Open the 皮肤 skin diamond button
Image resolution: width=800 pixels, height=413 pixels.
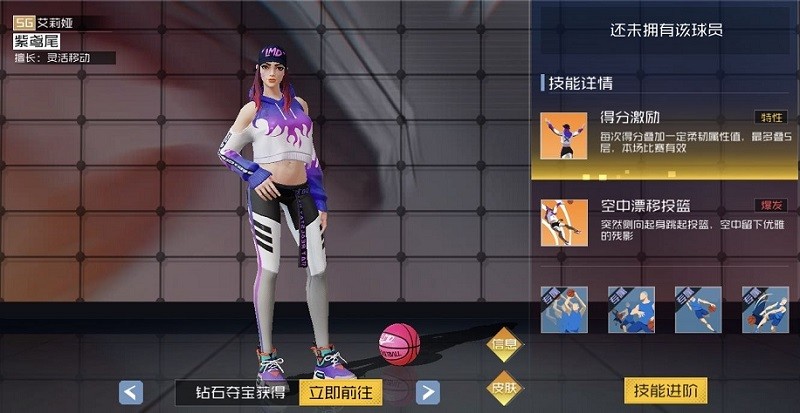(505, 387)
